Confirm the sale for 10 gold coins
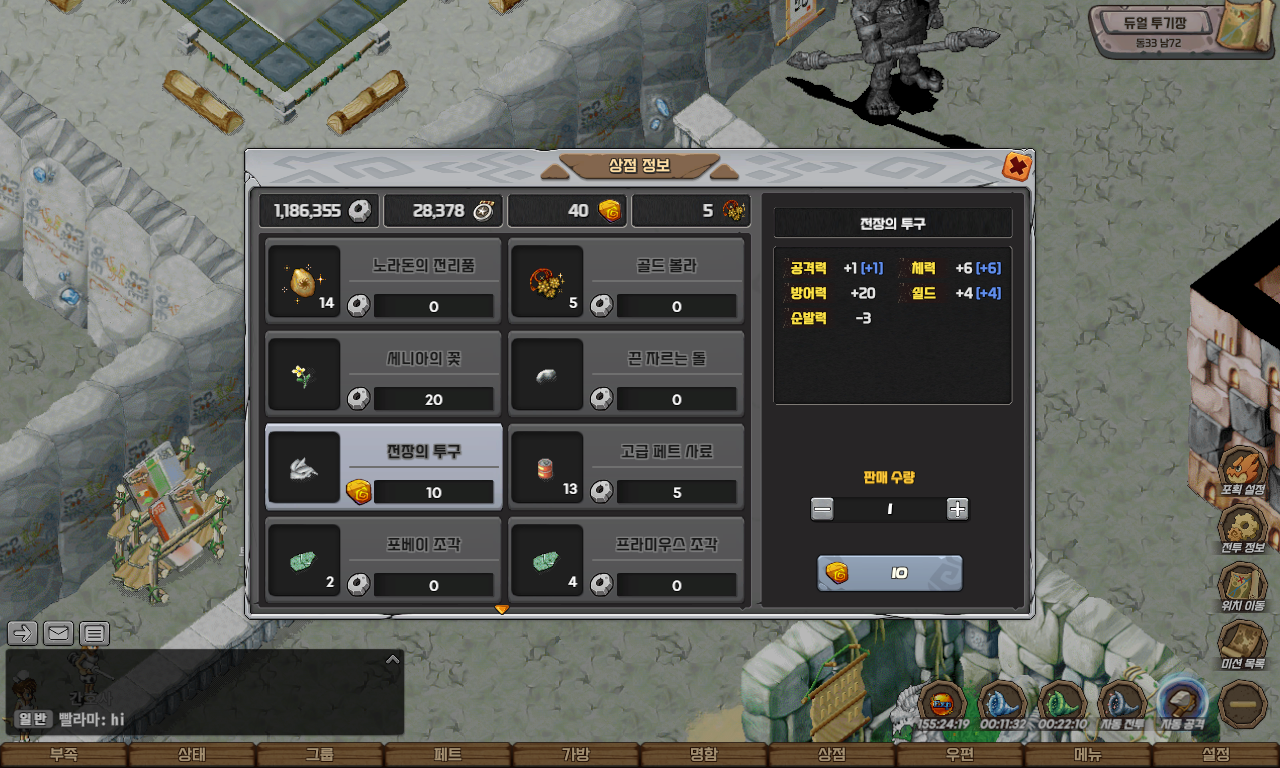The height and width of the screenshot is (768, 1280). click(889, 573)
